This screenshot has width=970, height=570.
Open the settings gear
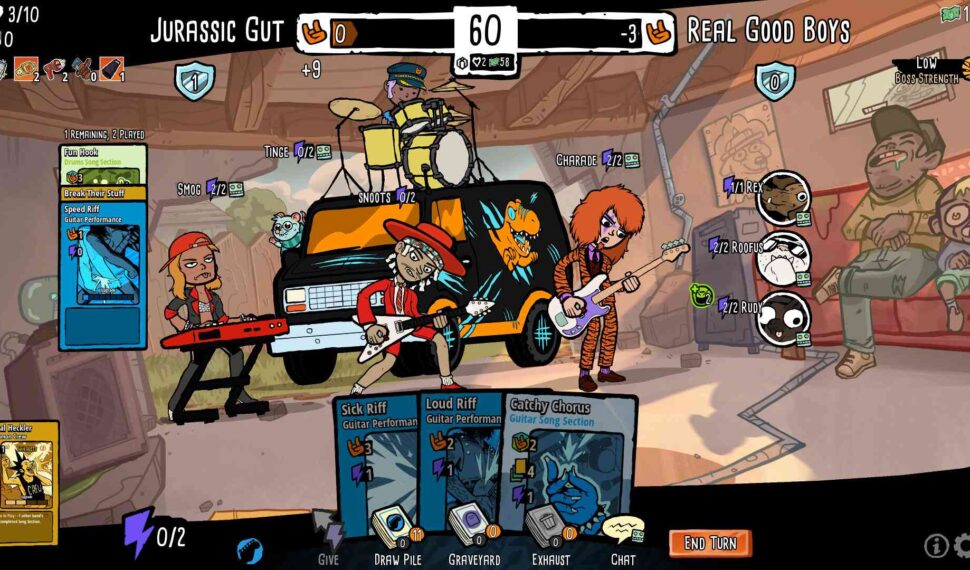point(962,546)
